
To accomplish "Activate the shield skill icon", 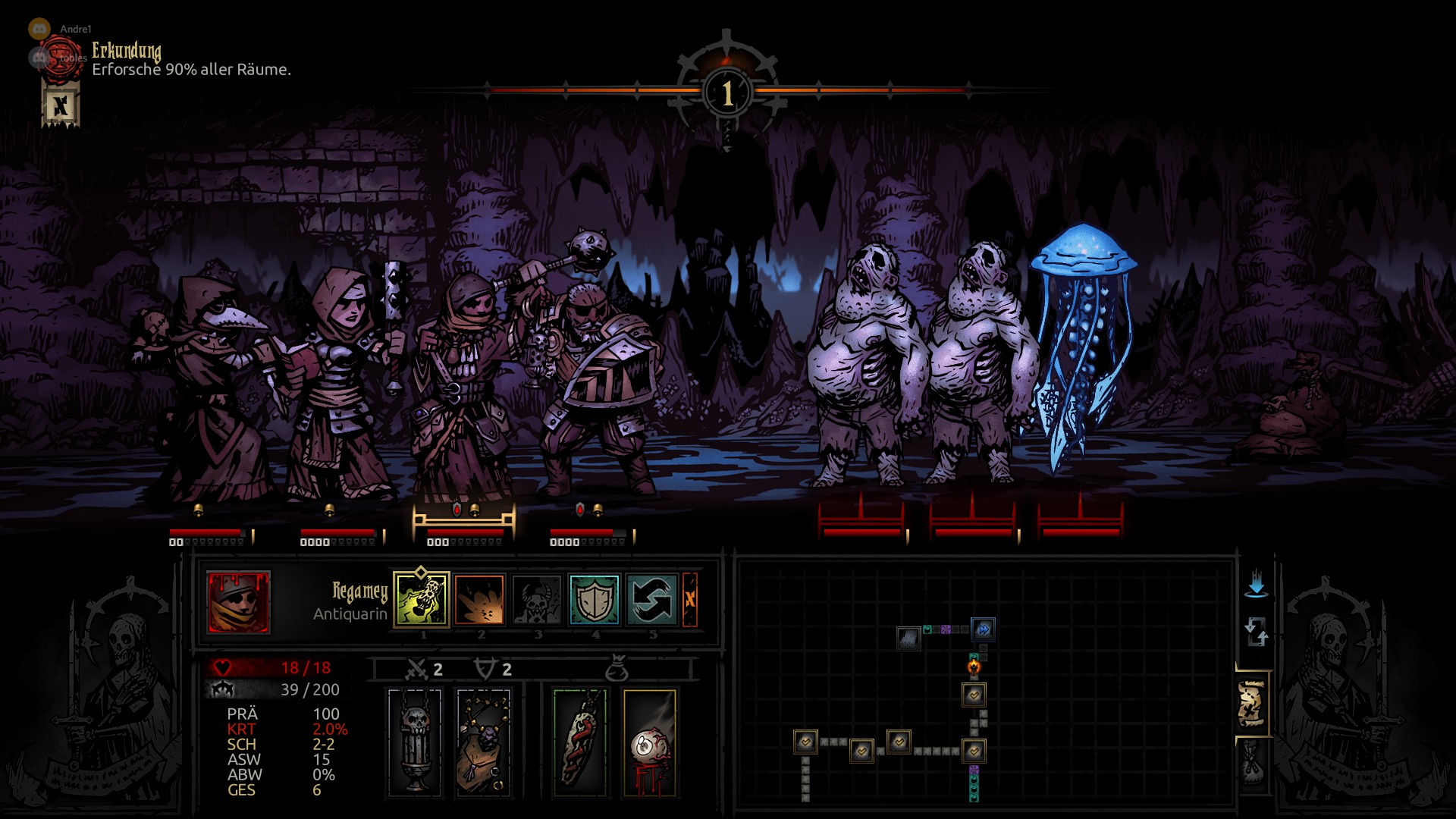I will tap(595, 599).
